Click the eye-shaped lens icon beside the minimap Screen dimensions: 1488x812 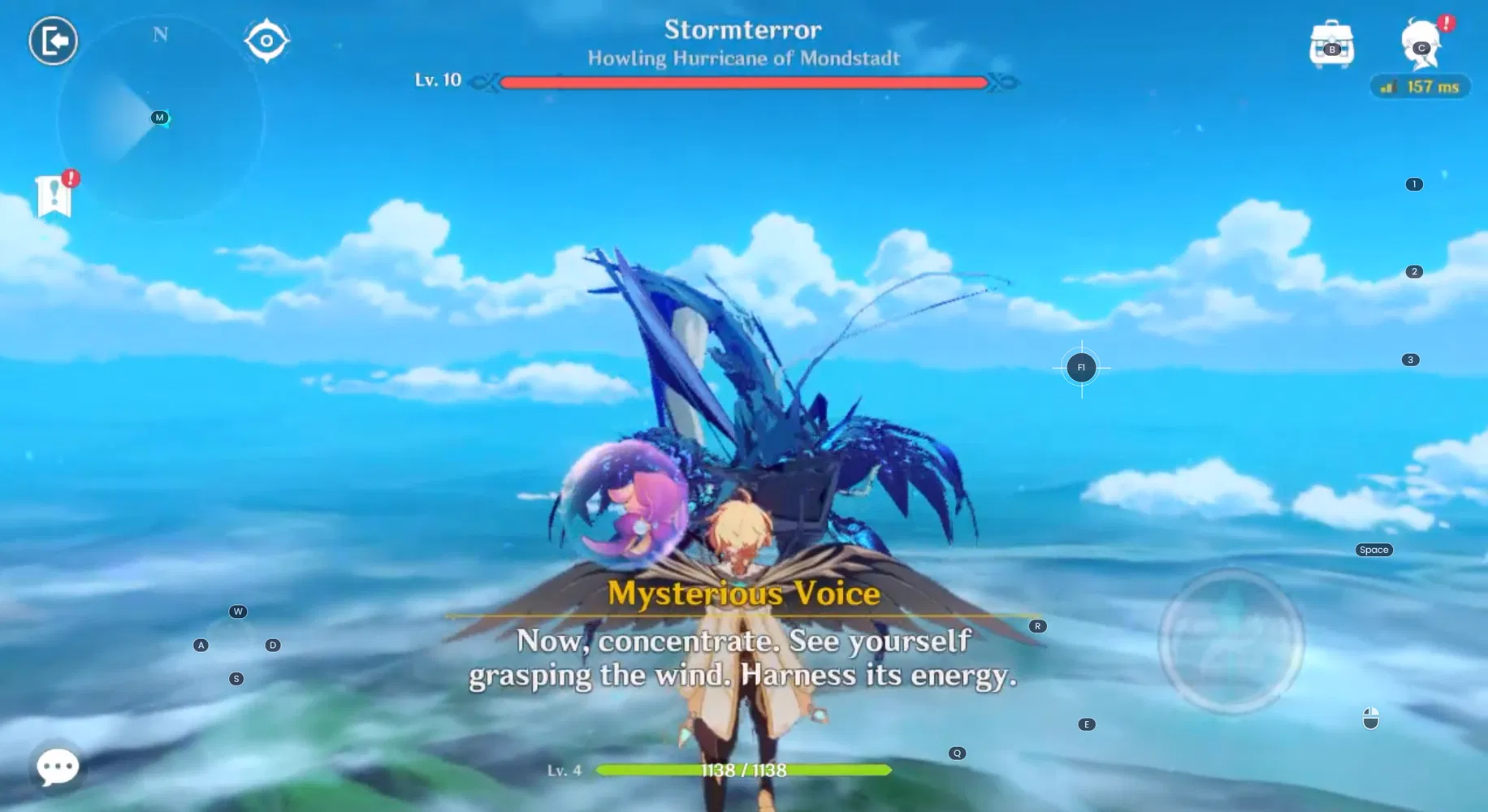pos(267,39)
